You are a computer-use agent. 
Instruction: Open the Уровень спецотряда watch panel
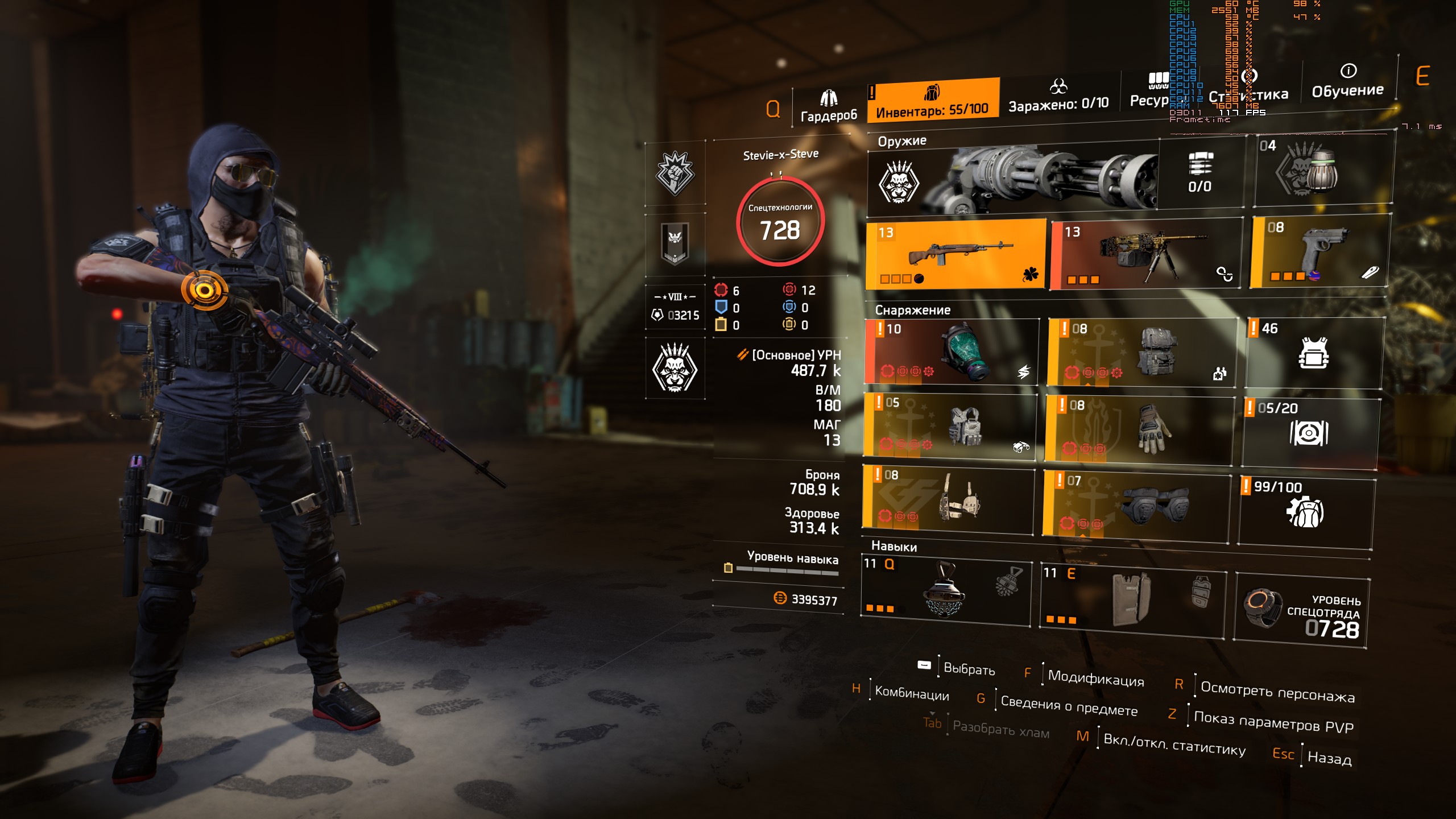pos(1301,612)
